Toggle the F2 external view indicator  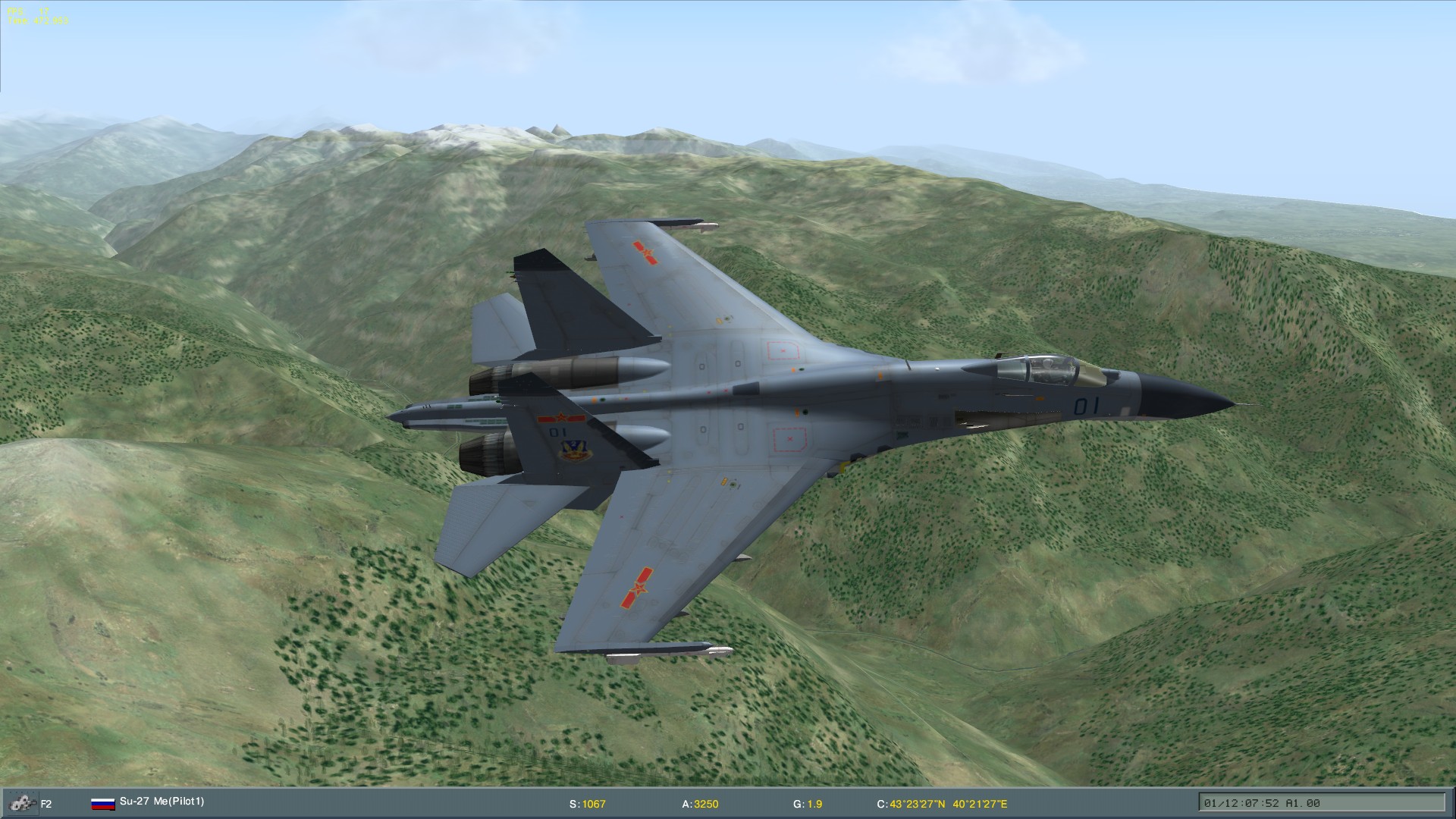pyautogui.click(x=47, y=802)
